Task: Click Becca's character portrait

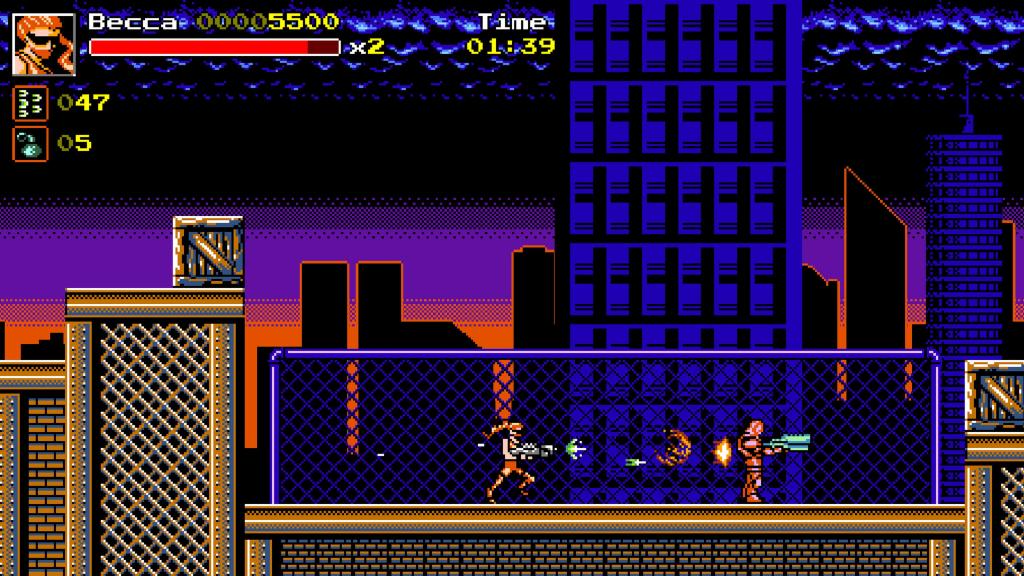Action: pos(43,44)
